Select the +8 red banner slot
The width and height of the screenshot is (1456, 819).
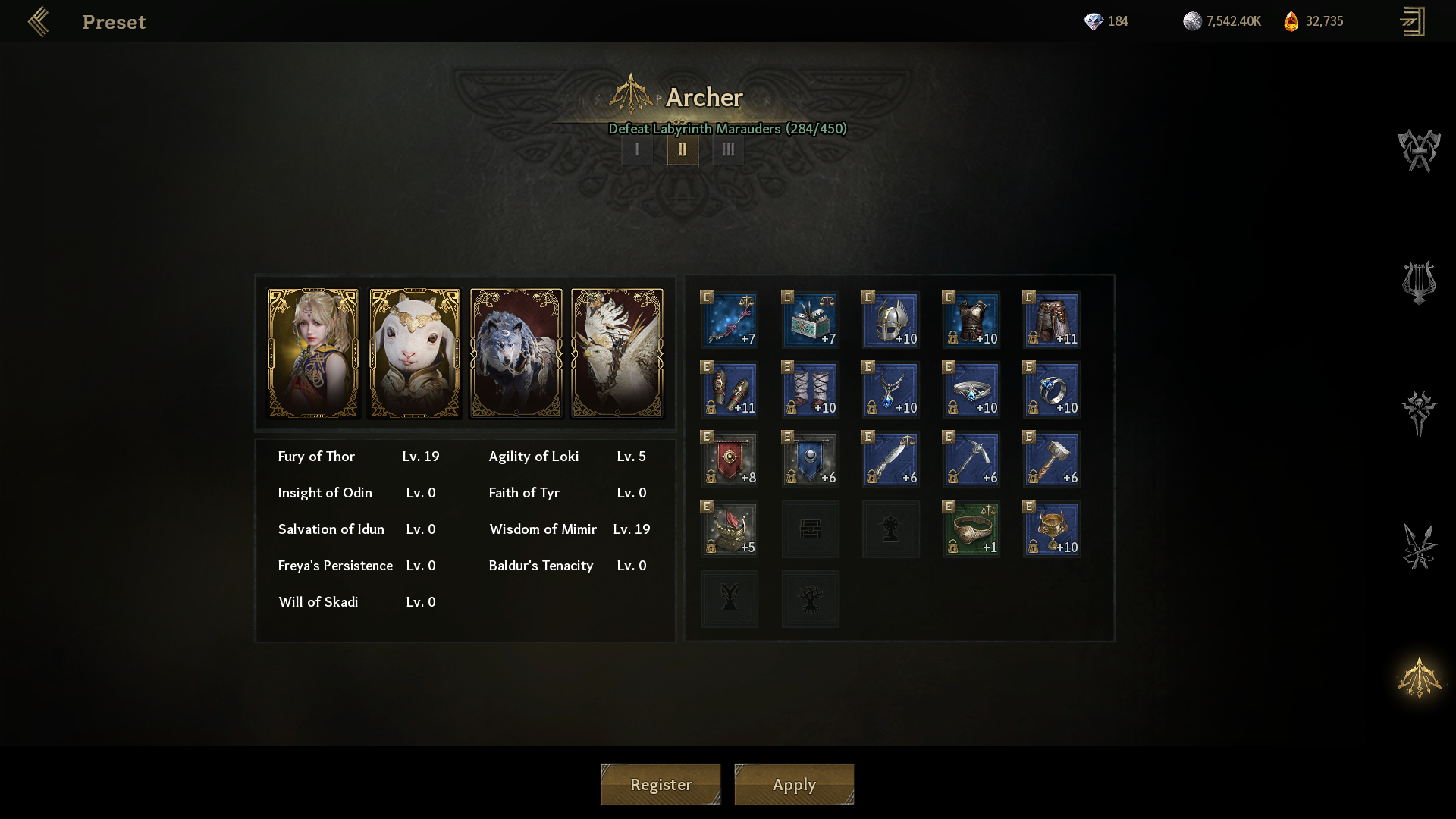tap(730, 460)
